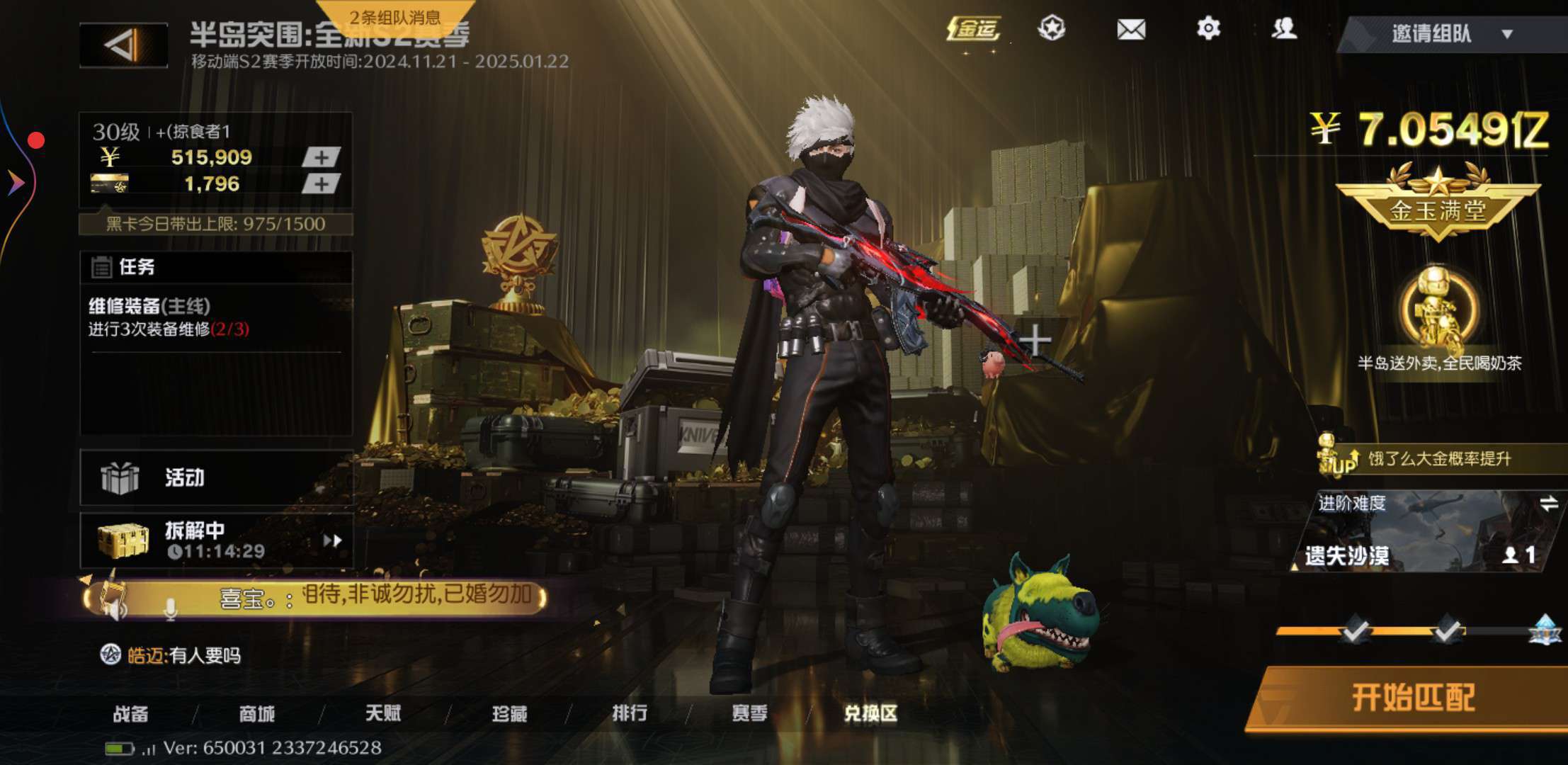The image size is (1568, 765).
Task: Switch to the 战备 tab
Action: [x=131, y=713]
